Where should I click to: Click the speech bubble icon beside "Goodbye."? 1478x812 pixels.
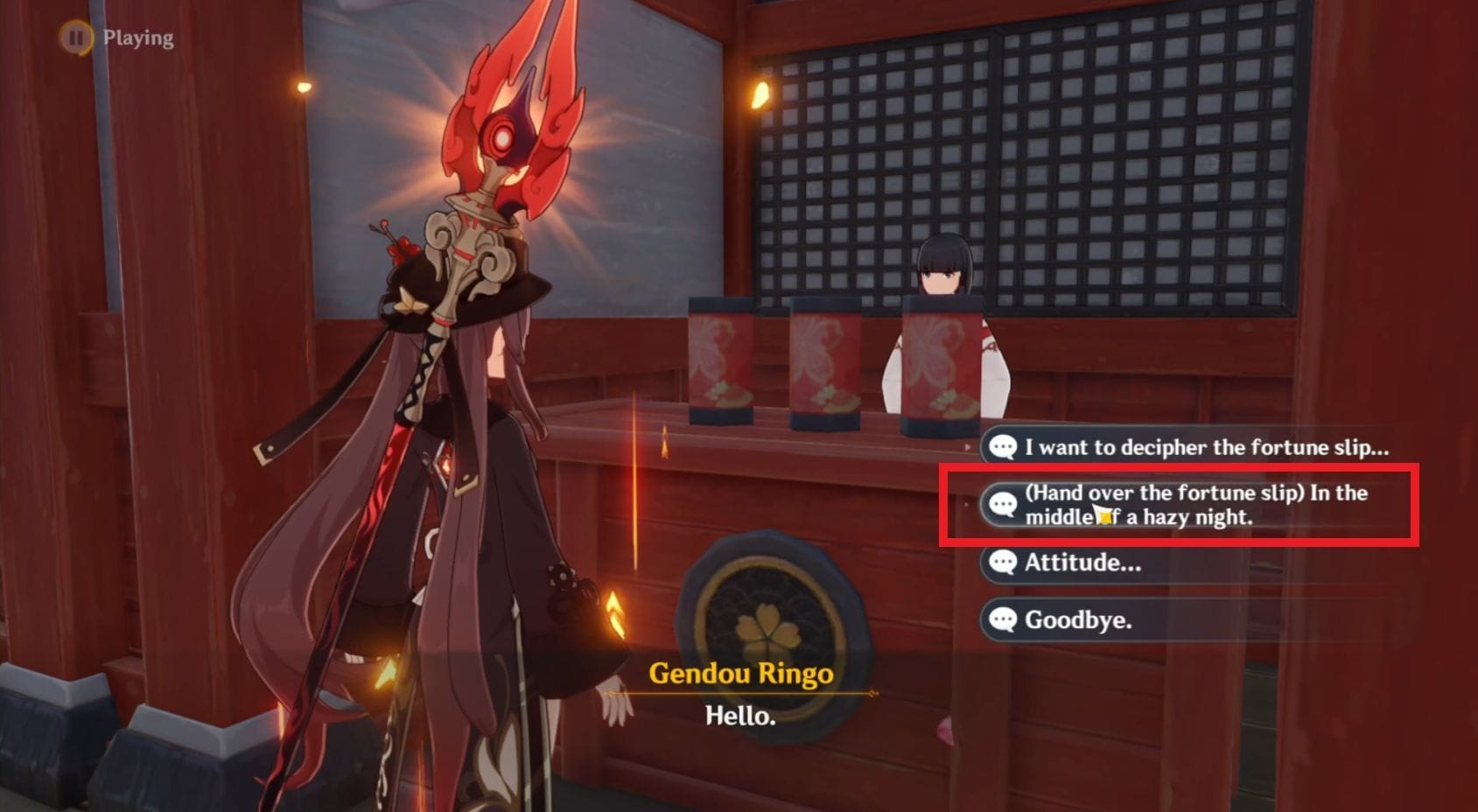pos(1005,623)
